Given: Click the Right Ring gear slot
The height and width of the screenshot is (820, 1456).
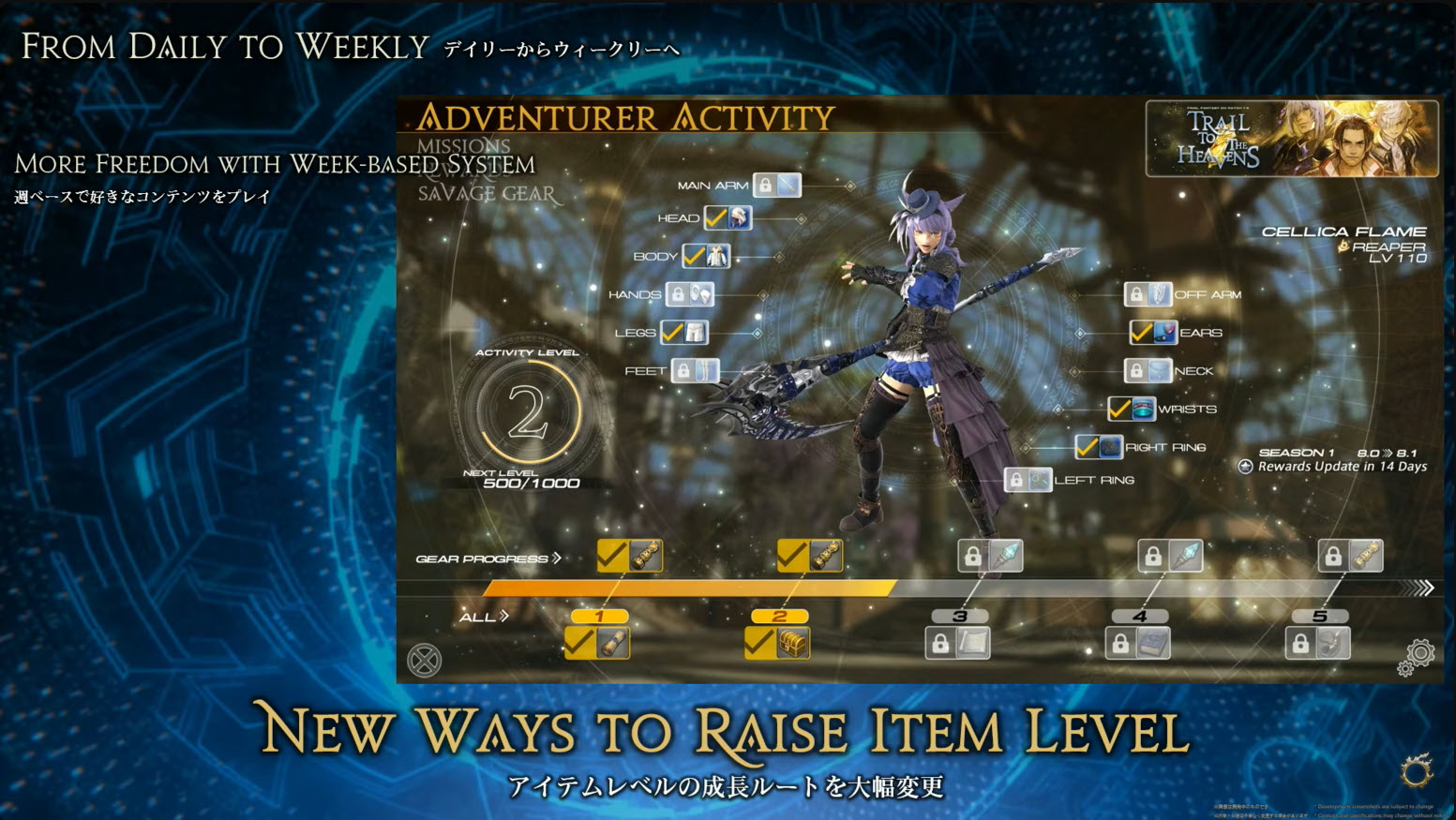Looking at the screenshot, I should [1099, 447].
